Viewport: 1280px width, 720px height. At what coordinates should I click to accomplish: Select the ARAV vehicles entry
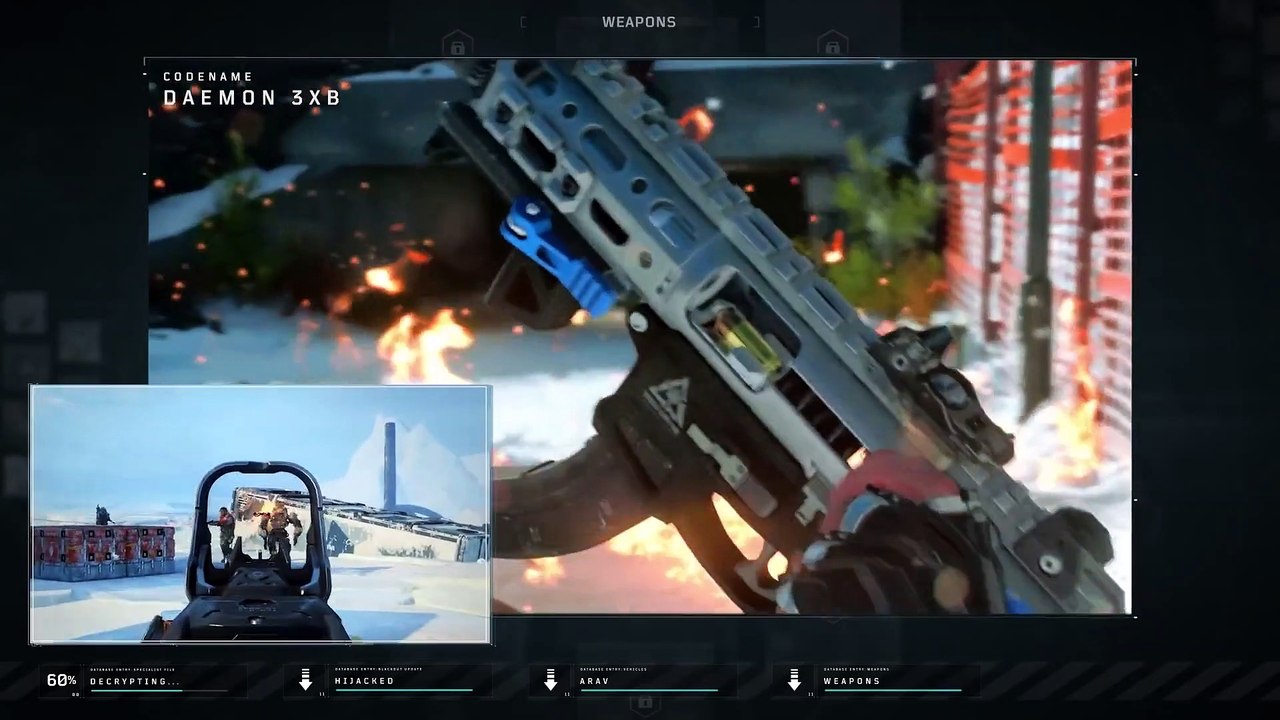[x=647, y=681]
